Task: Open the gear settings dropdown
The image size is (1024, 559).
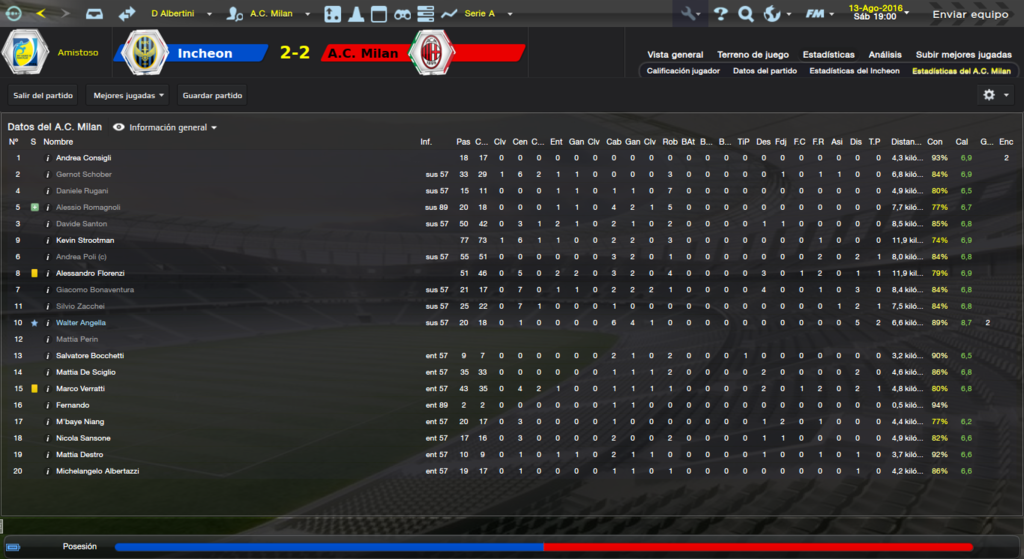Action: [996, 95]
